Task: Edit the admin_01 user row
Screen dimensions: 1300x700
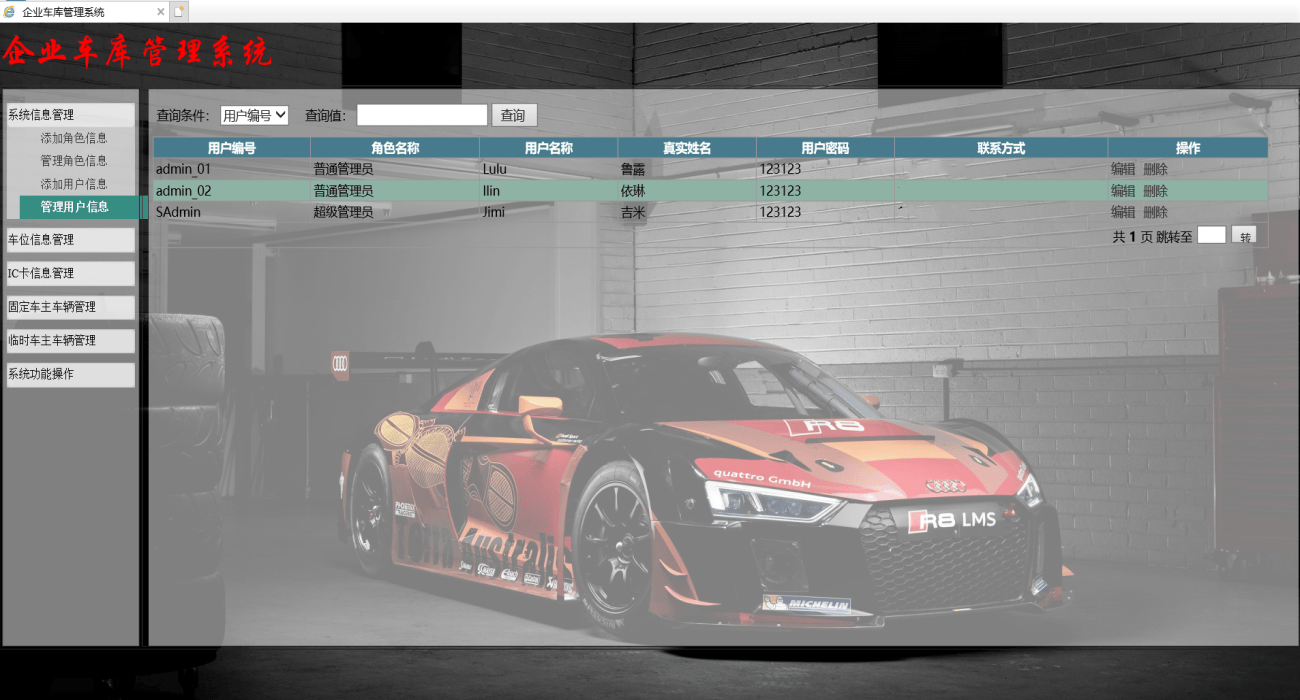Action: (x=1123, y=169)
